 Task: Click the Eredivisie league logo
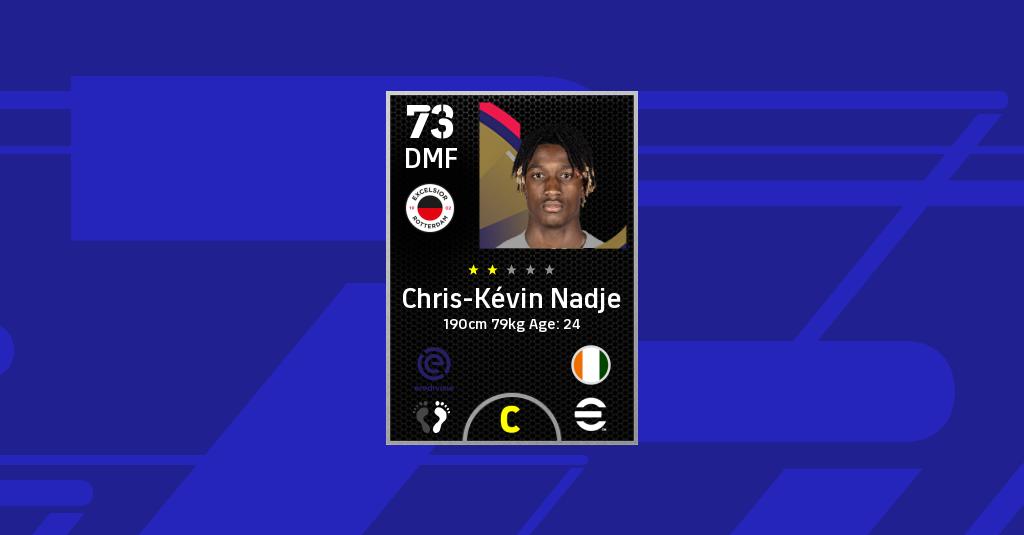(431, 367)
